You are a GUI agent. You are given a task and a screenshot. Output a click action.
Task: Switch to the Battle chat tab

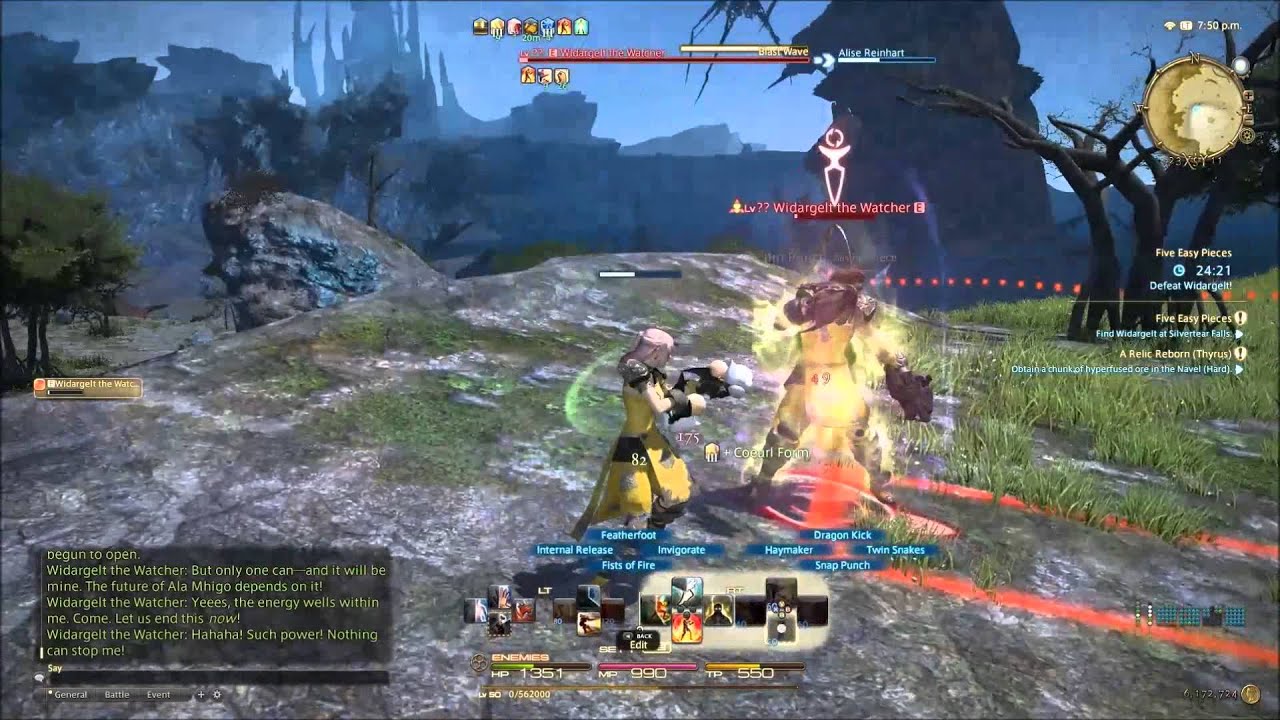click(117, 694)
